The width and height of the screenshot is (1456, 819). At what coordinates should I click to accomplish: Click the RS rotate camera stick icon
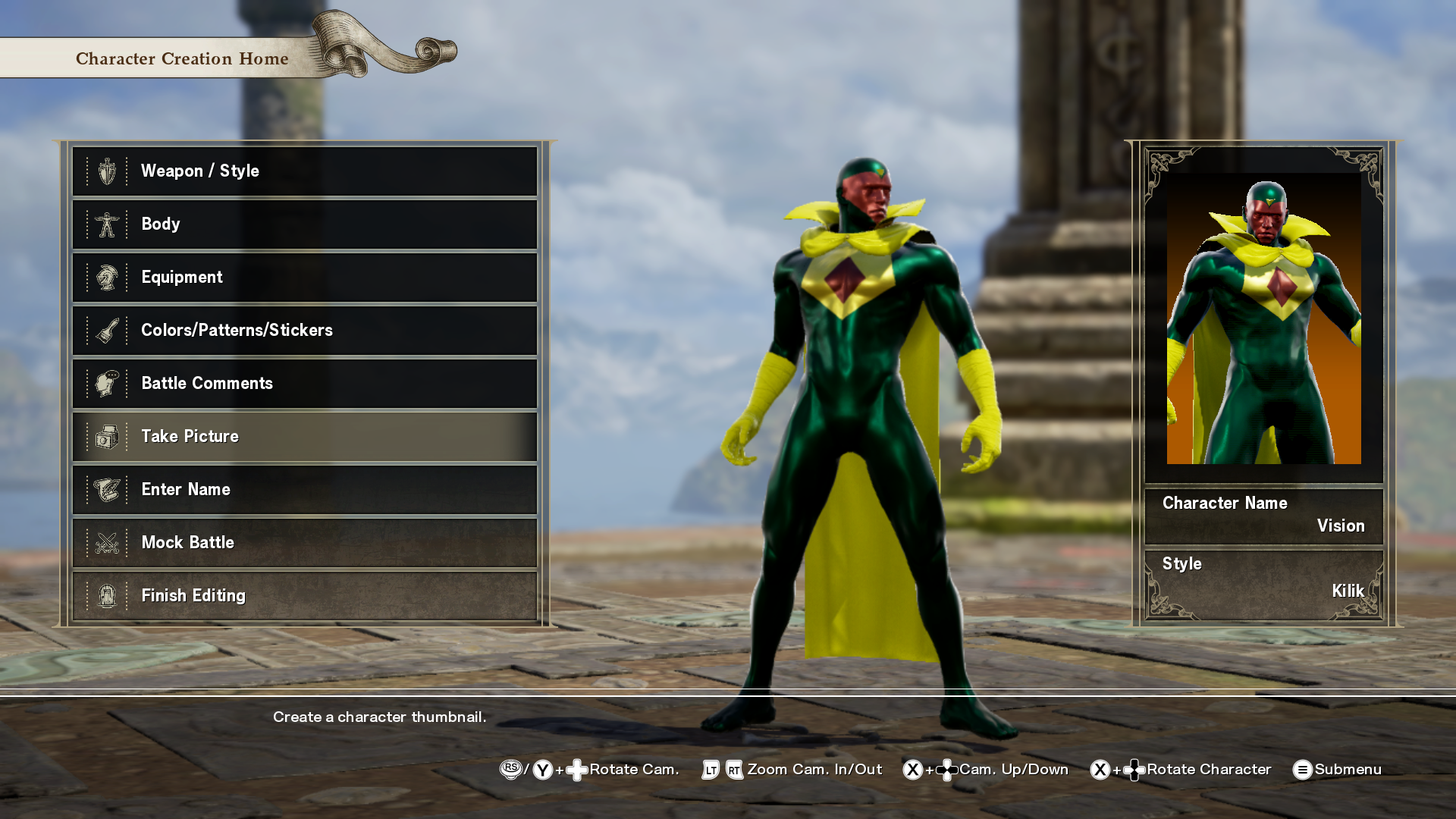[x=511, y=770]
